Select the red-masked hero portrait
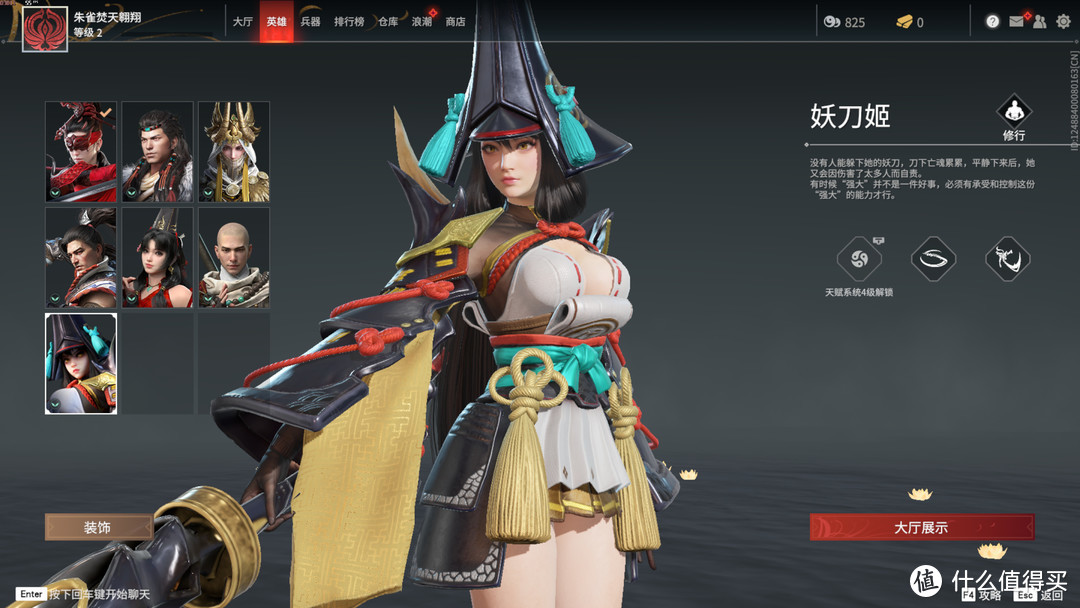Screen dimensions: 1080x608 click(81, 152)
